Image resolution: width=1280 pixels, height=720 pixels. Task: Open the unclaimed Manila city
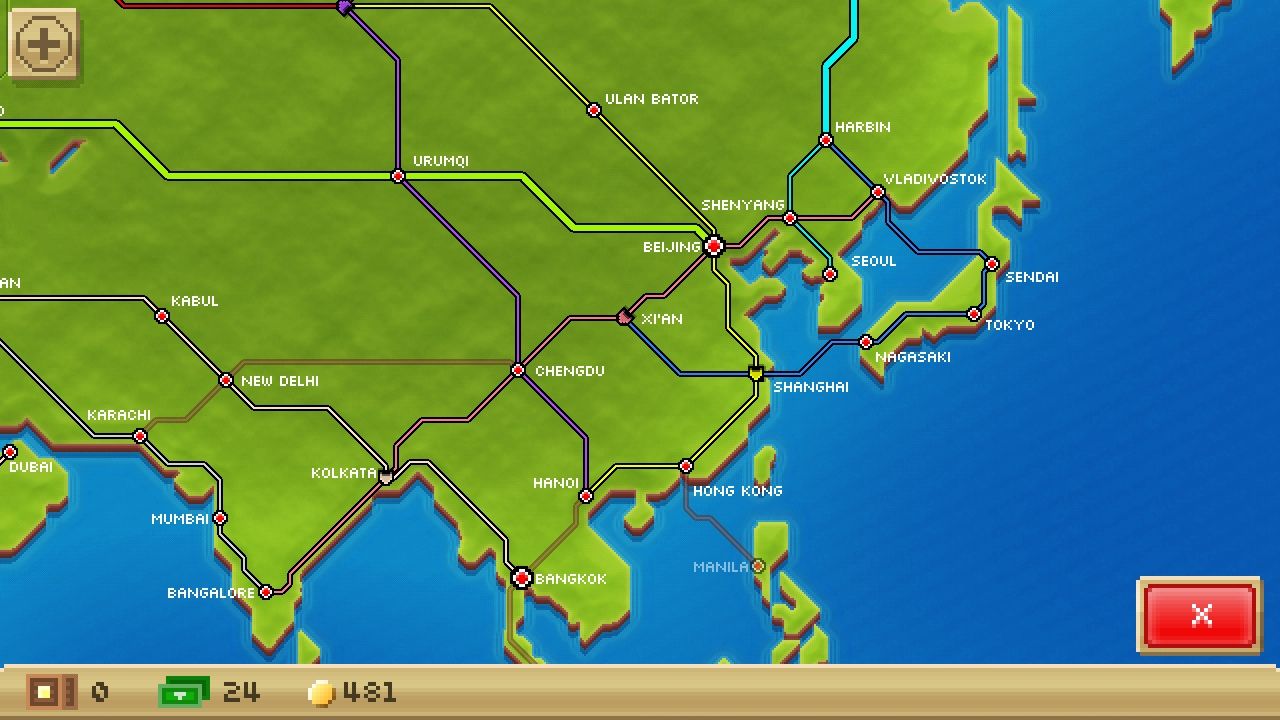click(x=757, y=566)
